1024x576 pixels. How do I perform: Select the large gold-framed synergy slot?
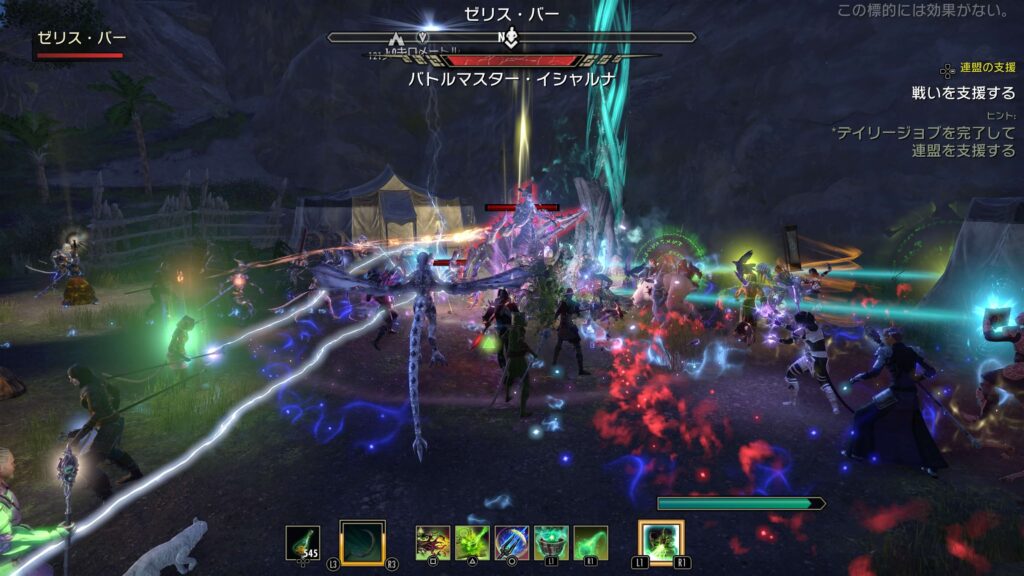tap(362, 542)
